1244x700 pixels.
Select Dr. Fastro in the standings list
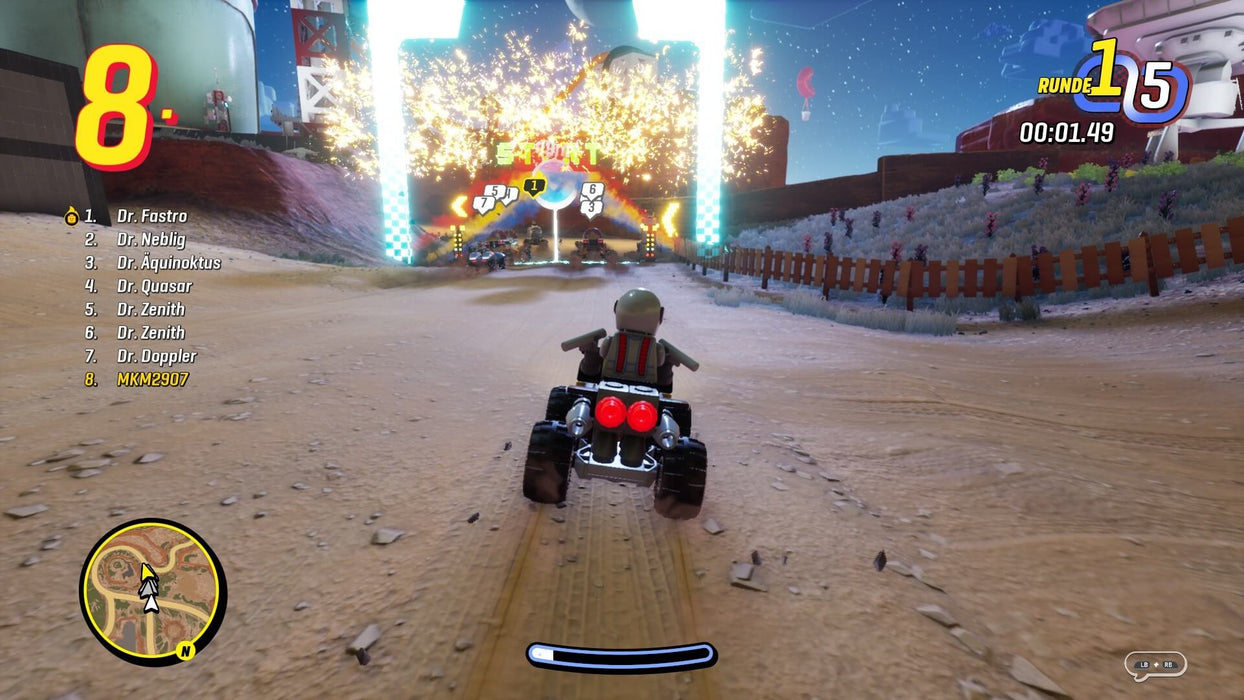(151, 216)
